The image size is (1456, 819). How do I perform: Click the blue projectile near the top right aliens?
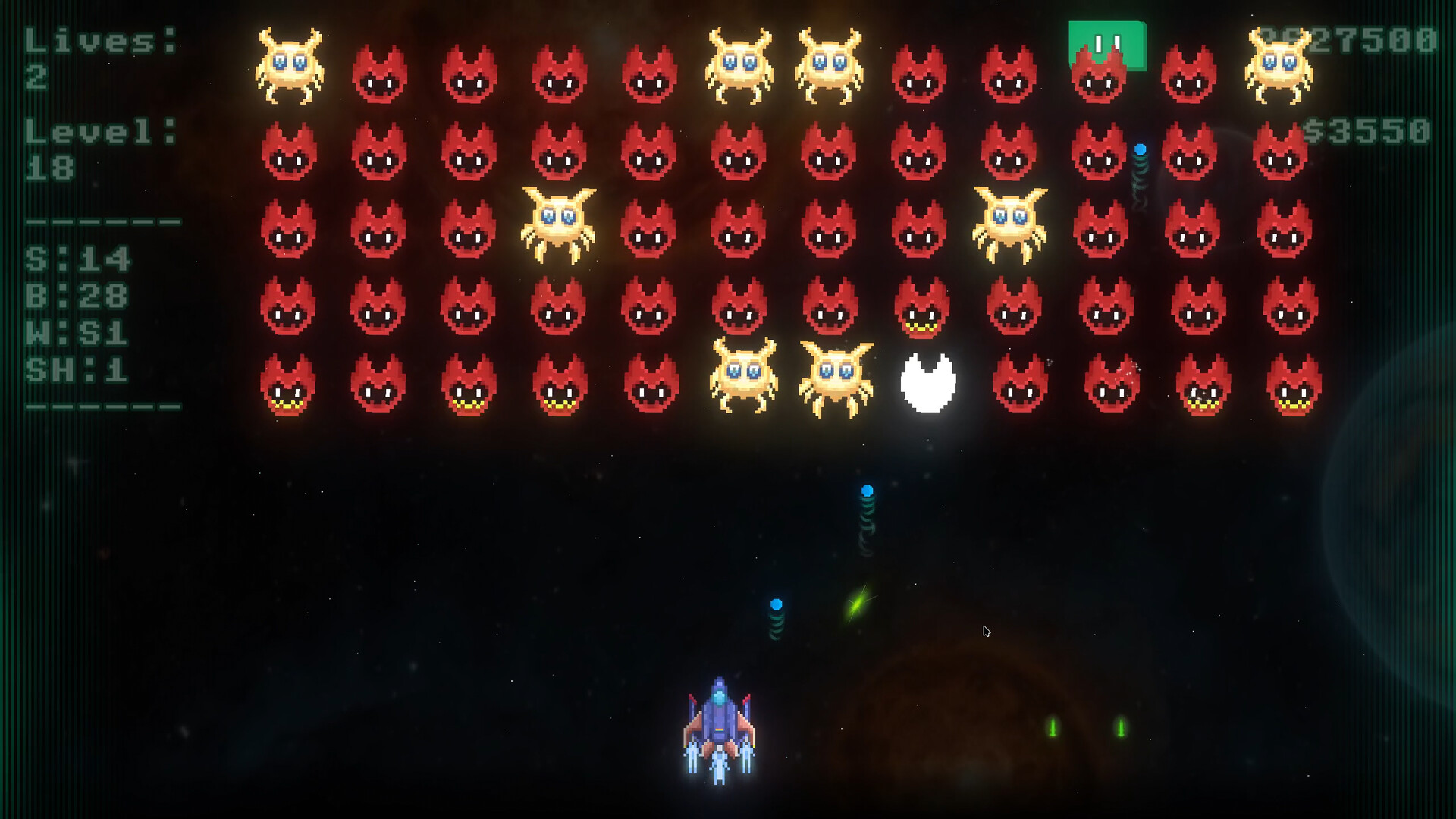[1140, 150]
